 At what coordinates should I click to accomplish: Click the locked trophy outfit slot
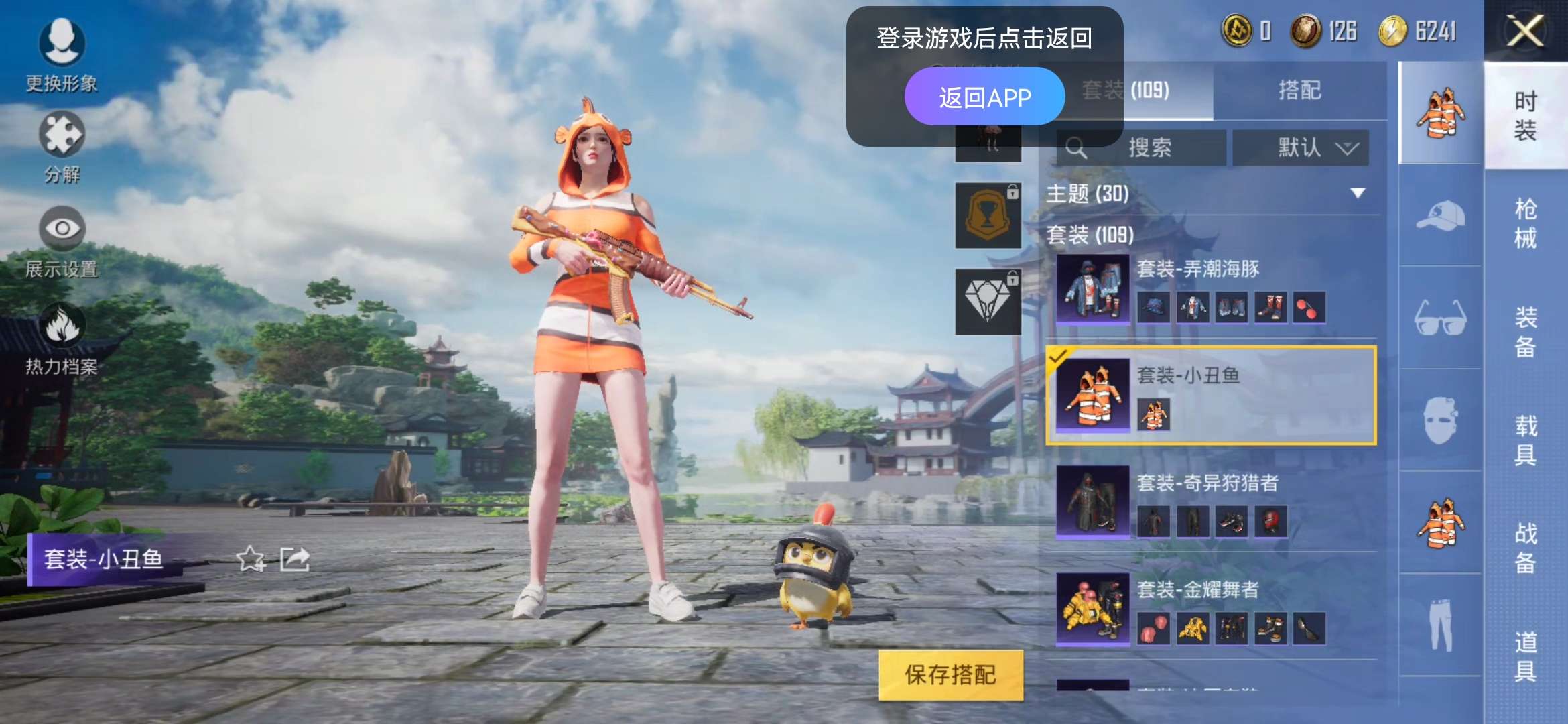[x=987, y=216]
